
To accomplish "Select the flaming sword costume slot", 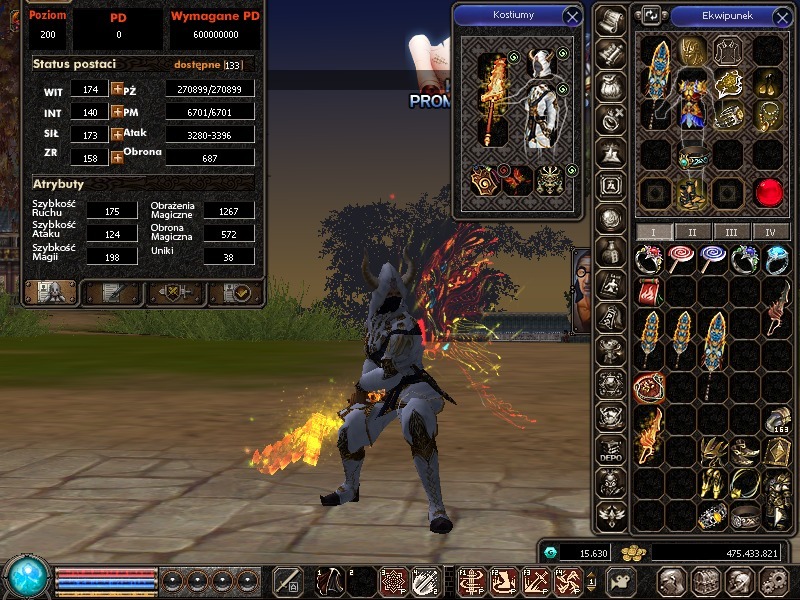I will pyautogui.click(x=494, y=98).
